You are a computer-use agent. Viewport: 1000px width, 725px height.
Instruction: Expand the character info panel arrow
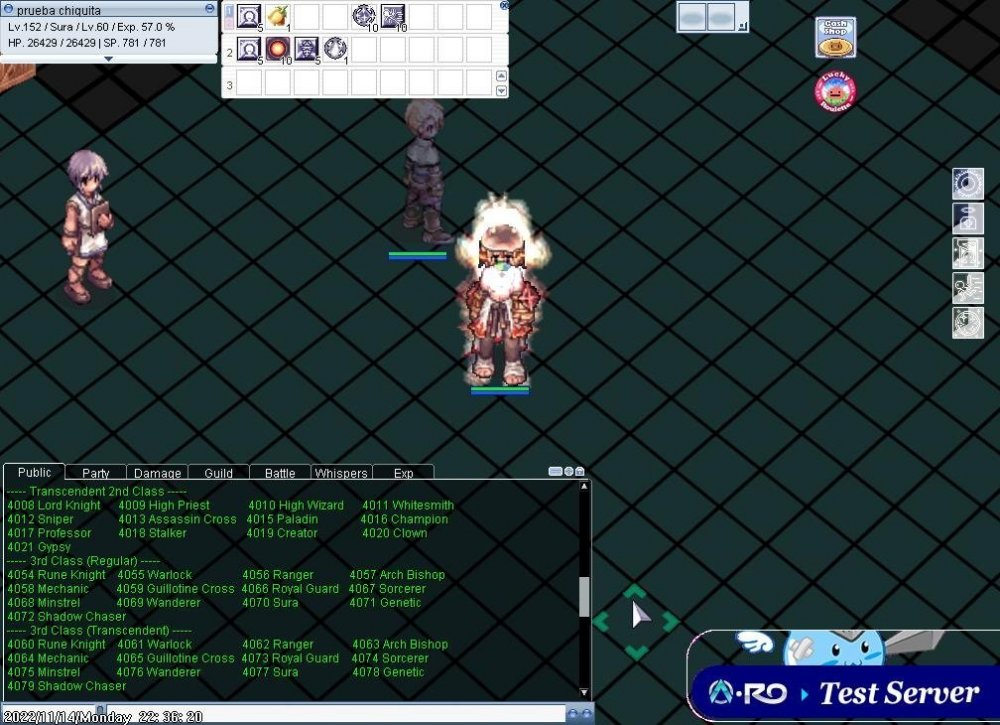(x=108, y=59)
